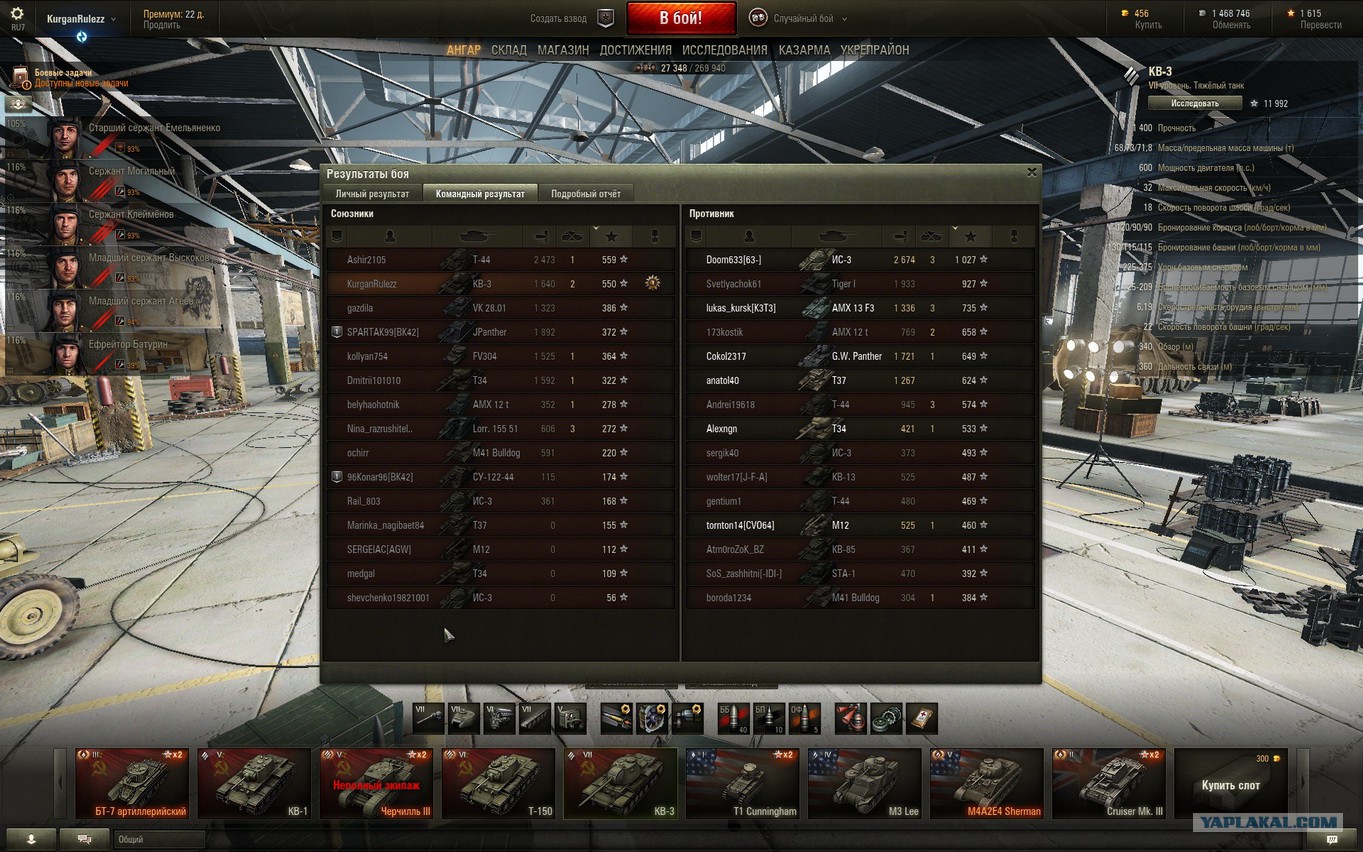Show the Исследования tech tree
The width and height of the screenshot is (1363, 852).
click(x=725, y=50)
